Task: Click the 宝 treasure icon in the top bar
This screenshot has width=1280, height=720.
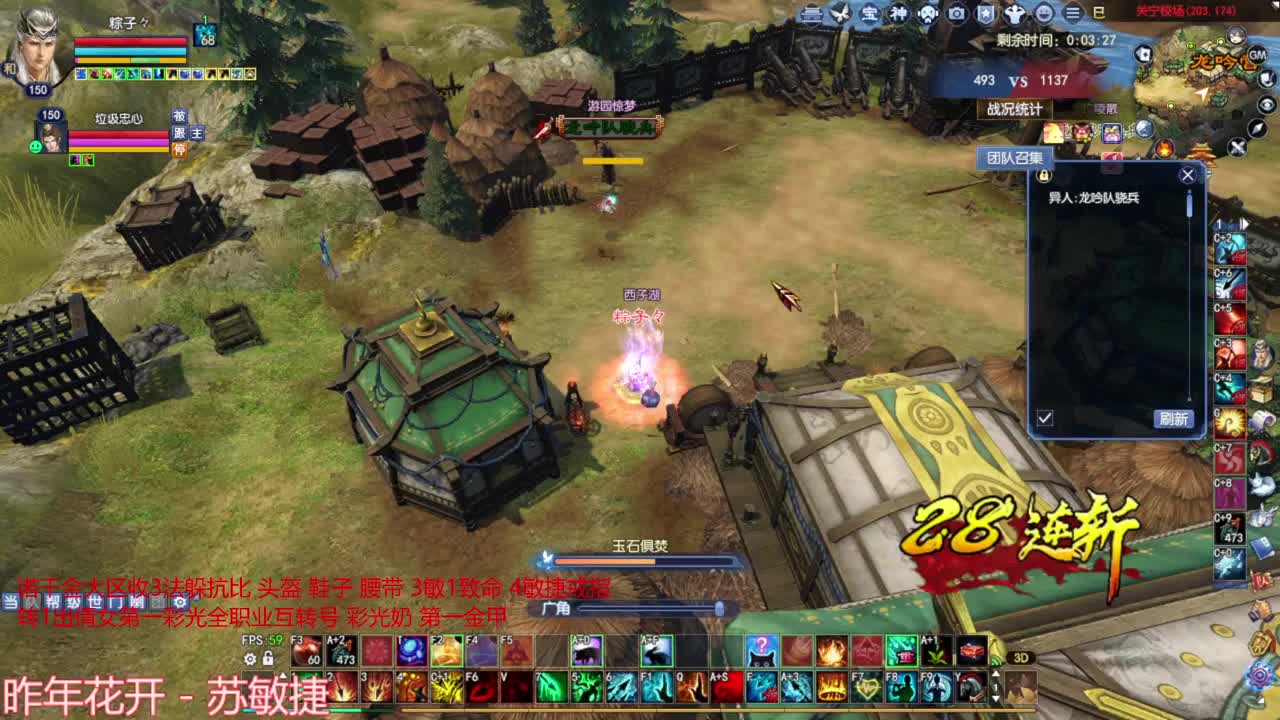Action: [x=870, y=14]
